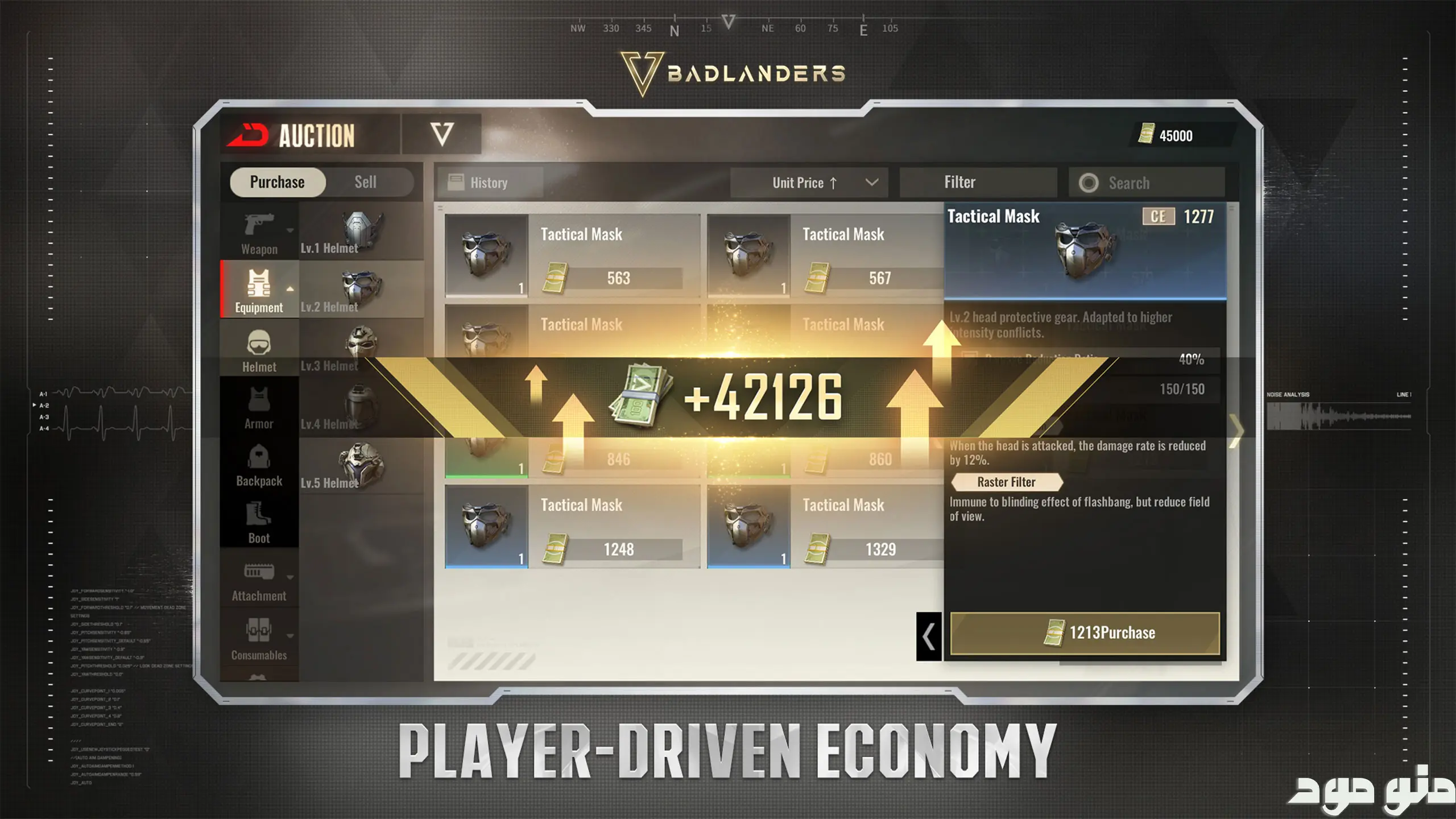Collapse the item detail panel with the arrow
Viewport: 1456px width, 819px height.
929,636
